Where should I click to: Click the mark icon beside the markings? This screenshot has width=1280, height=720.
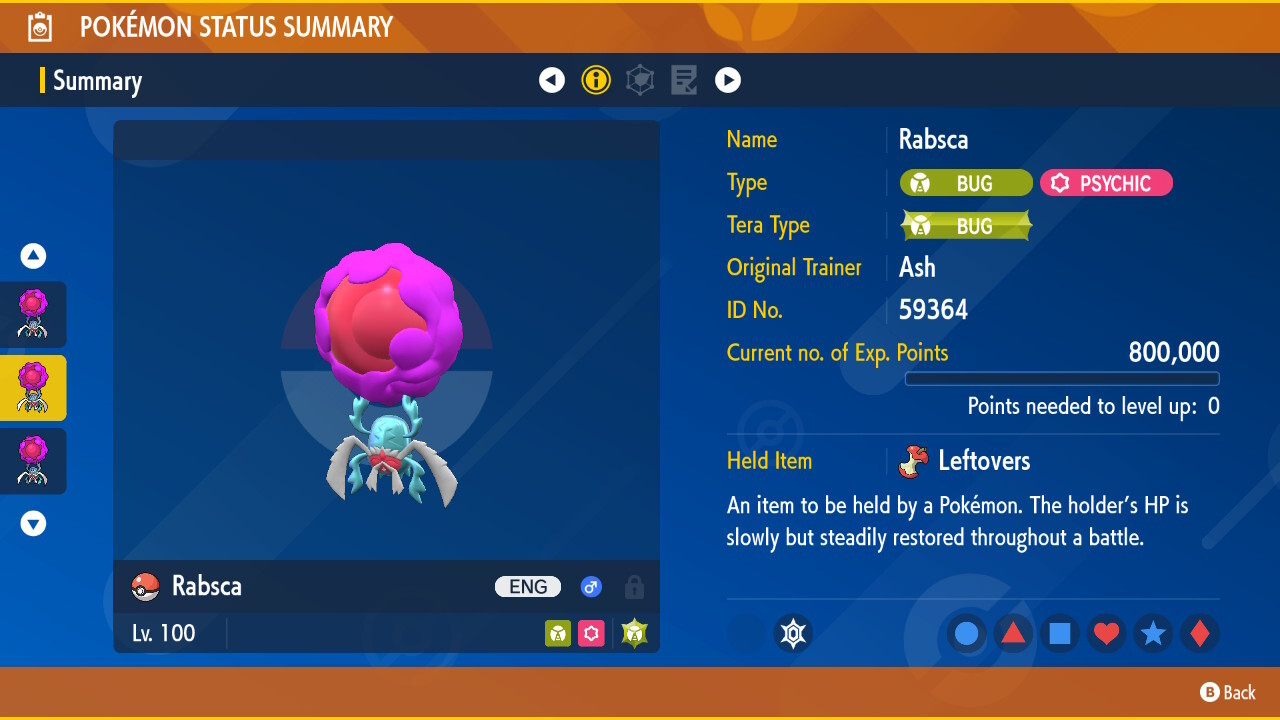pos(793,634)
